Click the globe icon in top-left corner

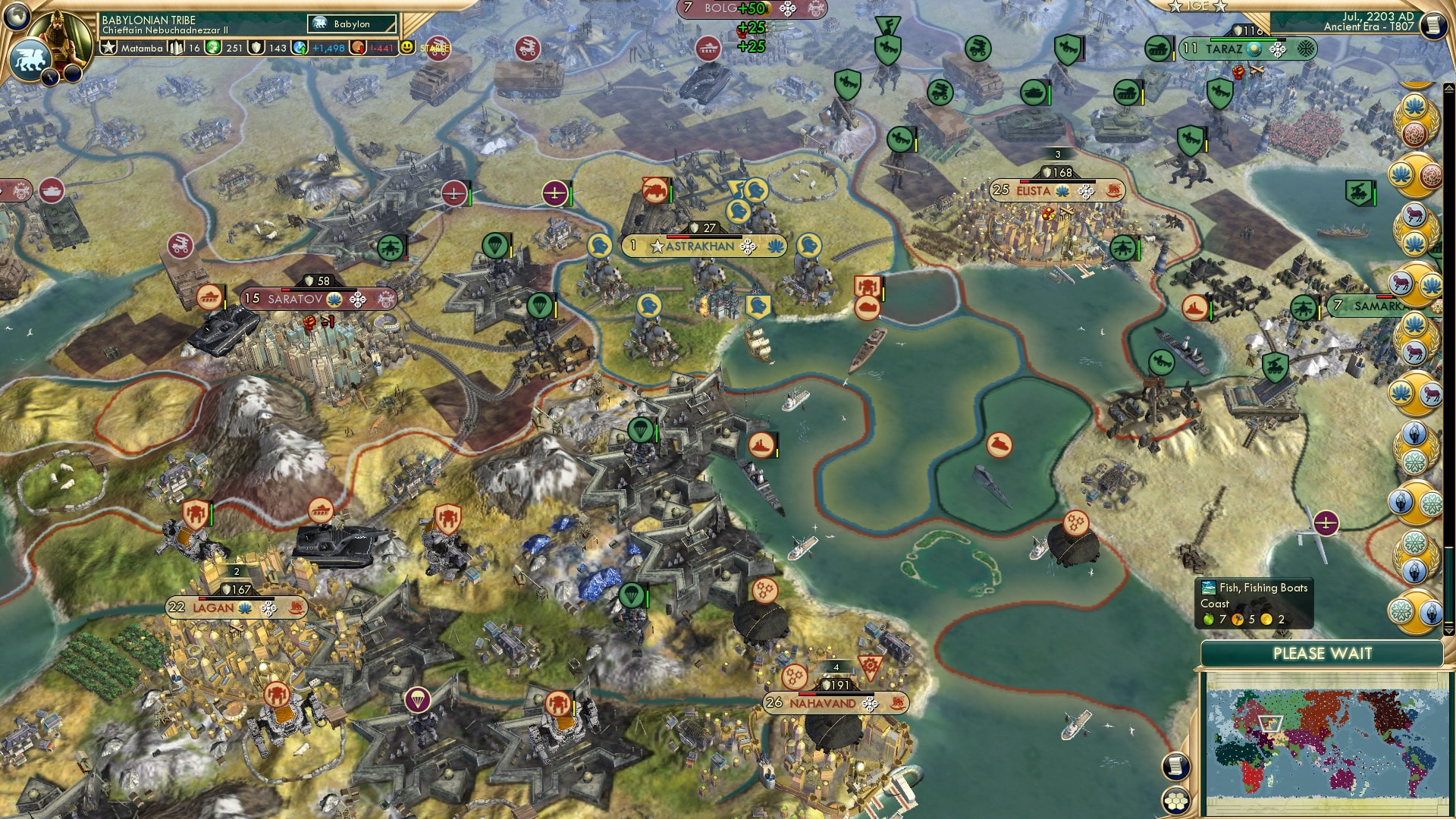click(x=15, y=15)
